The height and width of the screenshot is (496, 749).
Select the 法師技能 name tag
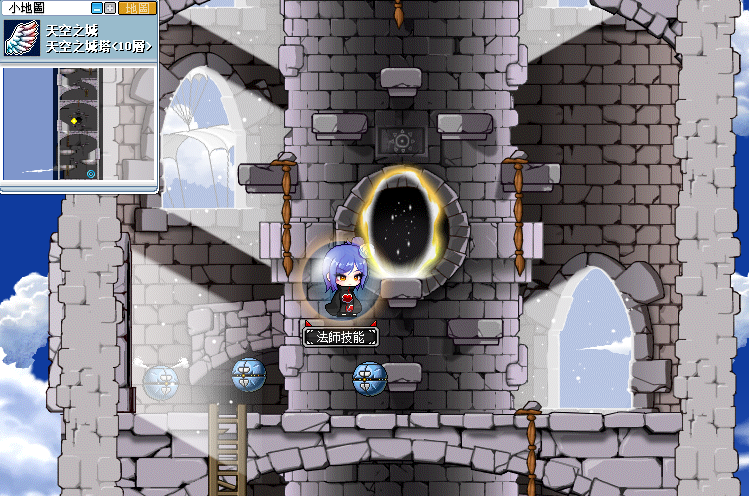(x=341, y=336)
